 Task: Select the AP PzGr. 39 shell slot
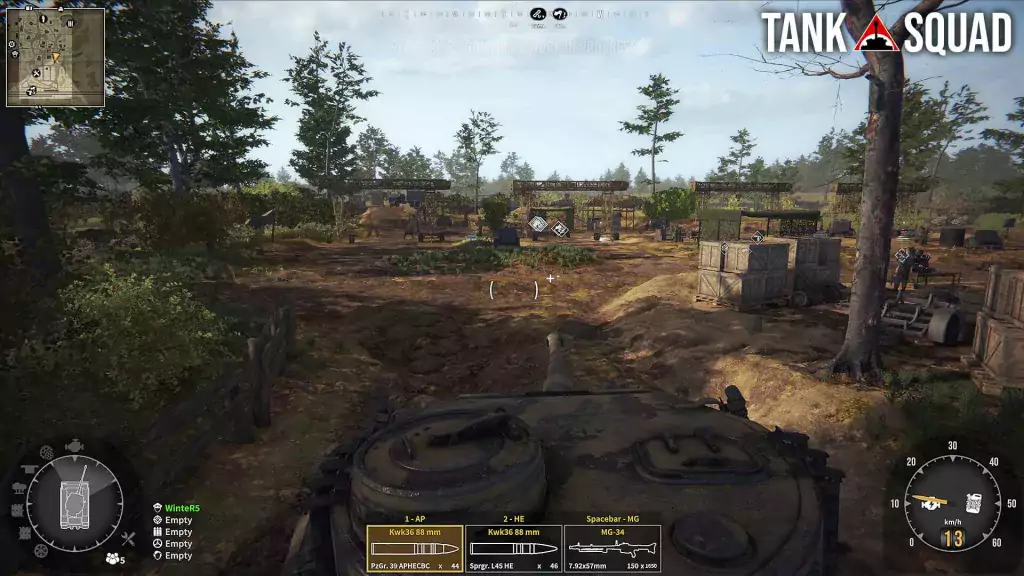click(414, 549)
